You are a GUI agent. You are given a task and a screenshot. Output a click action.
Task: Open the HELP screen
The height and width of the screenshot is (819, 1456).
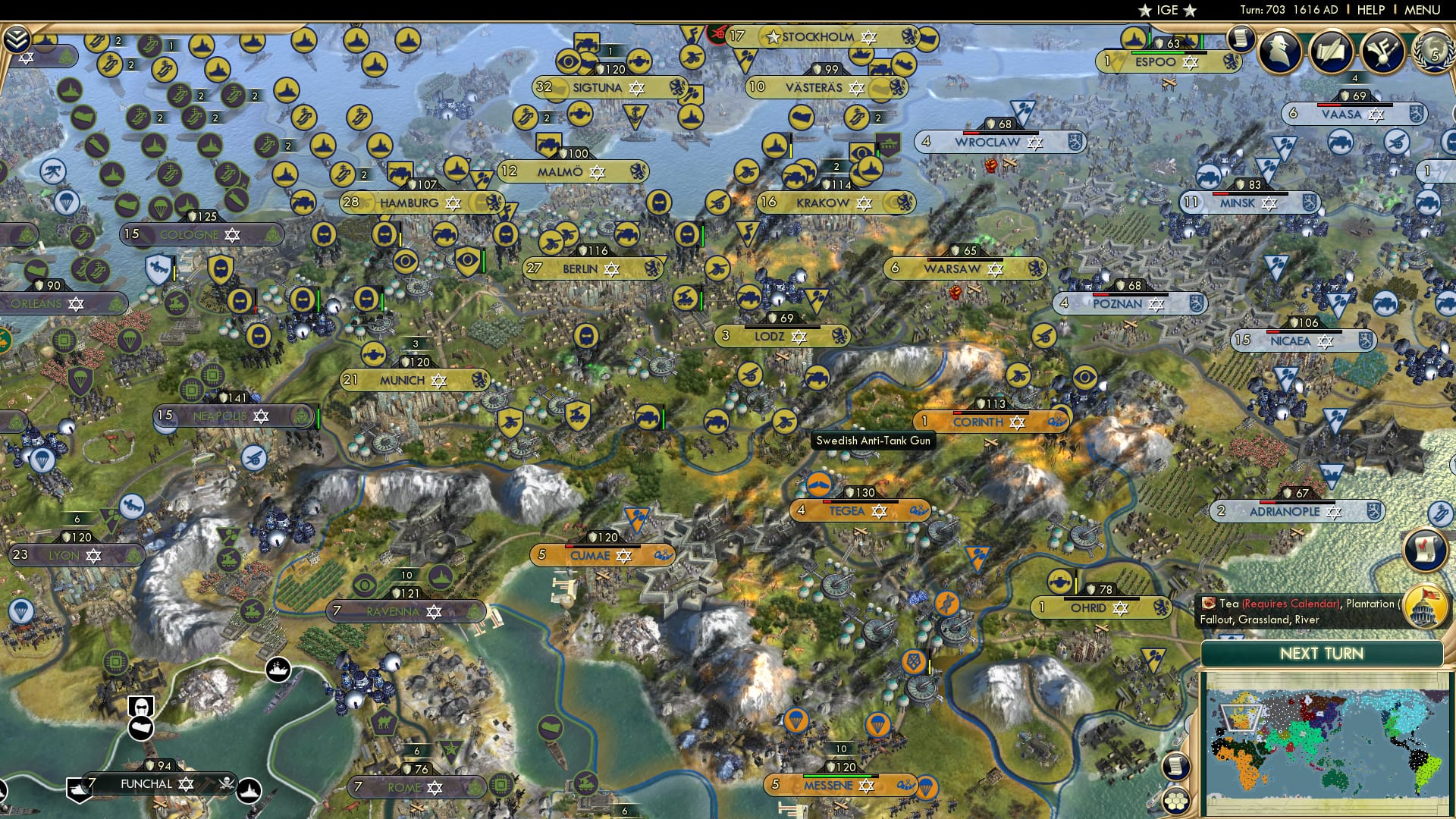1372,10
